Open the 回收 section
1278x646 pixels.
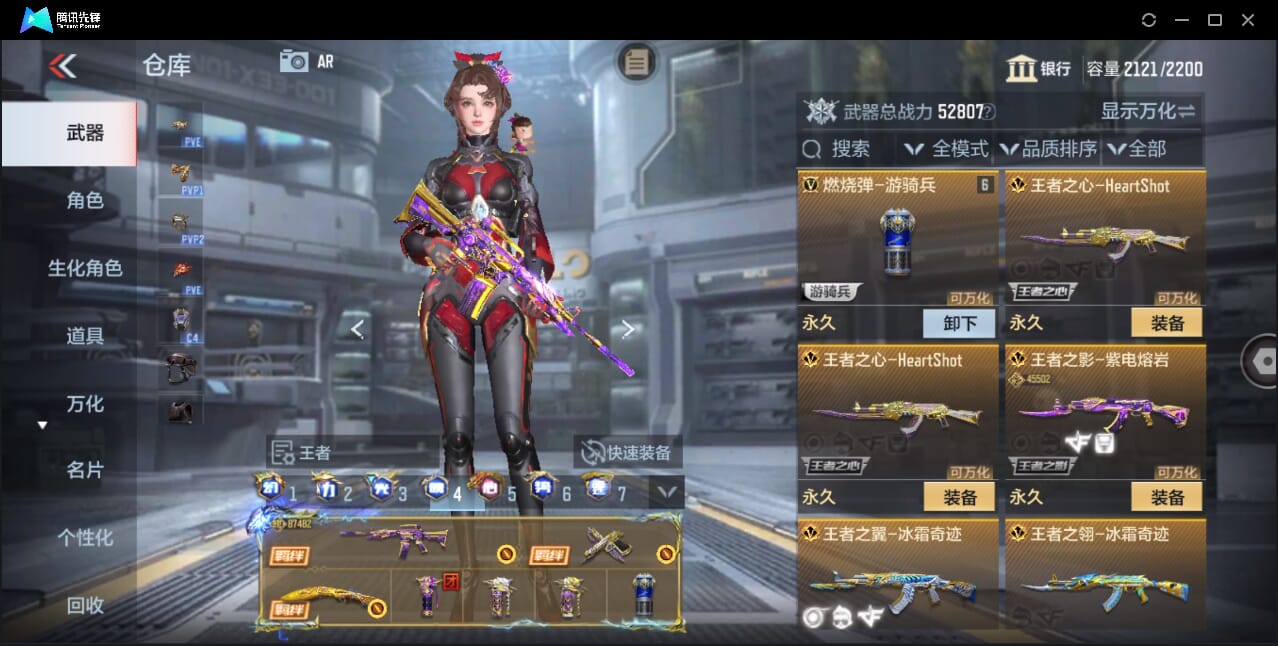[x=85, y=605]
